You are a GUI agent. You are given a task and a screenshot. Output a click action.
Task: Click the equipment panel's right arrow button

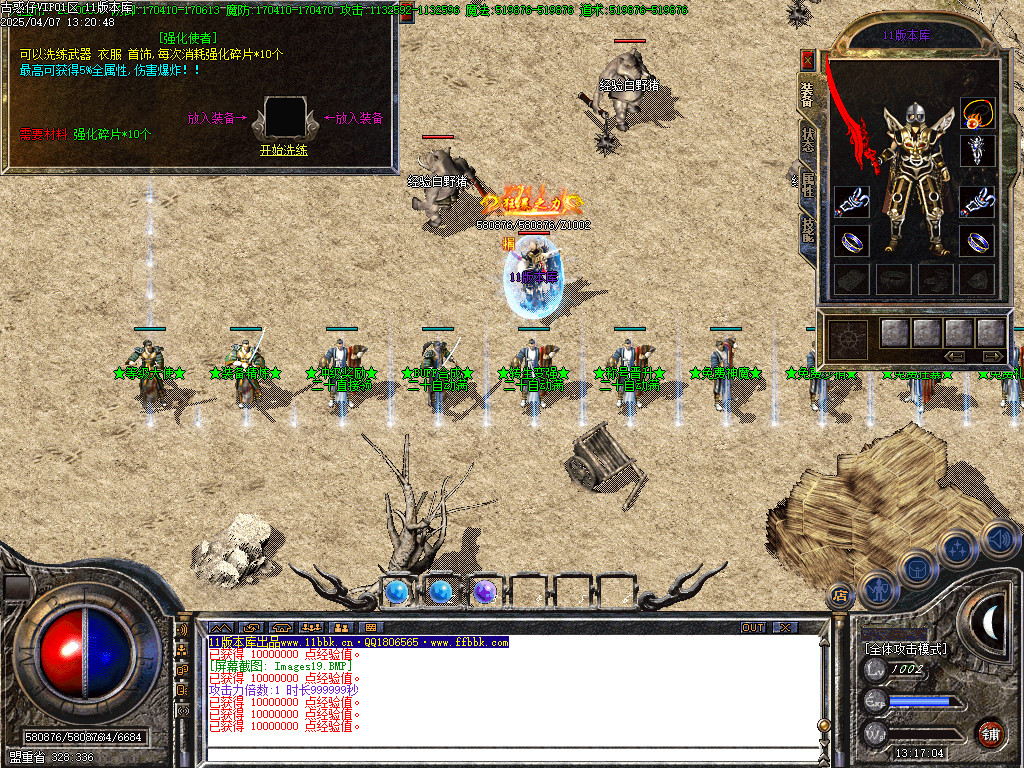click(x=992, y=356)
